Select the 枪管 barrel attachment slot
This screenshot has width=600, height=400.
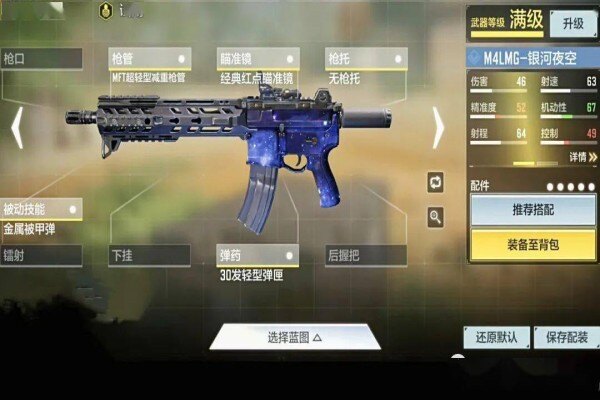[149, 59]
